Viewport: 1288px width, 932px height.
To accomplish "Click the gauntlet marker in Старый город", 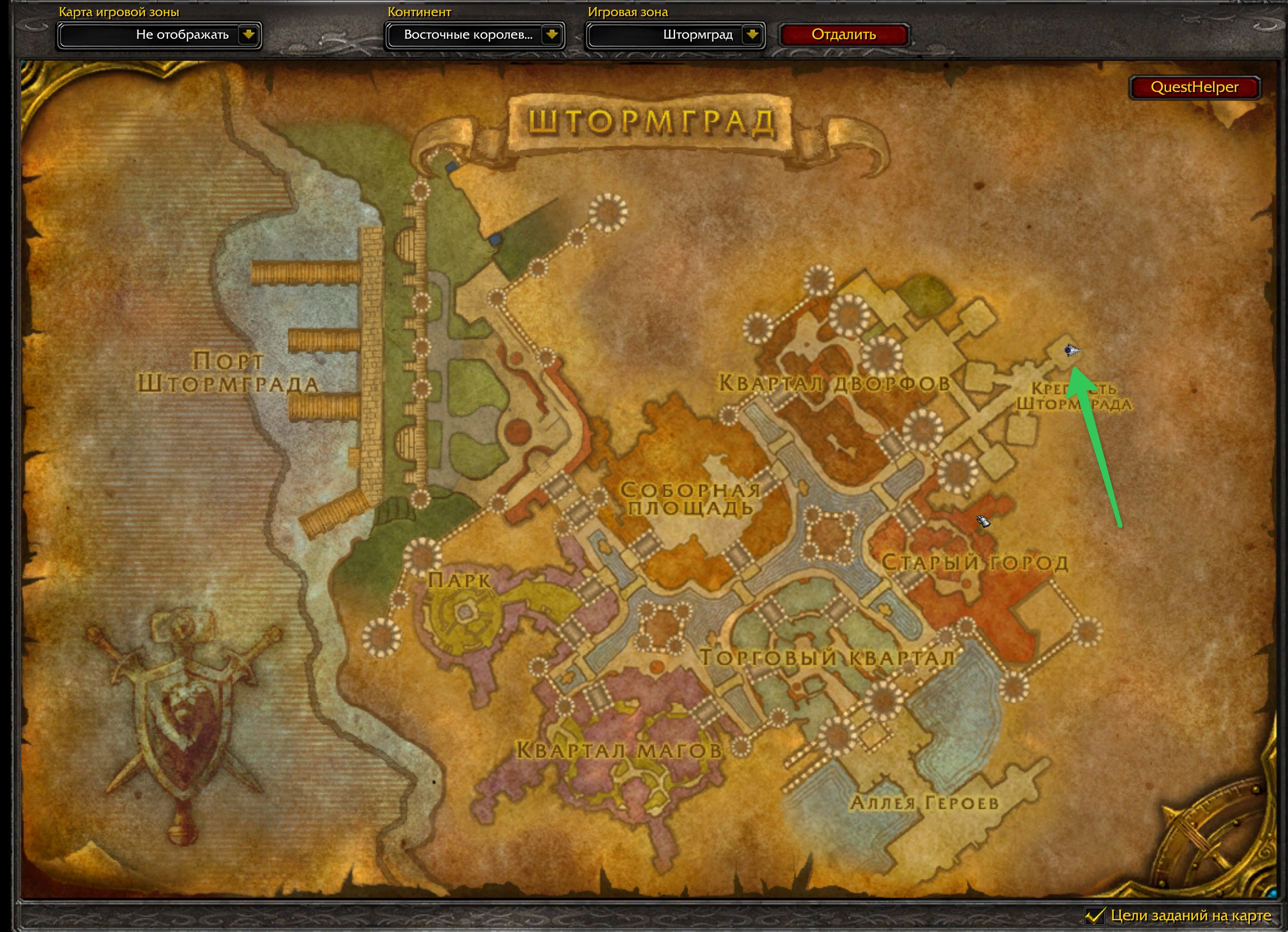I will click(x=983, y=520).
